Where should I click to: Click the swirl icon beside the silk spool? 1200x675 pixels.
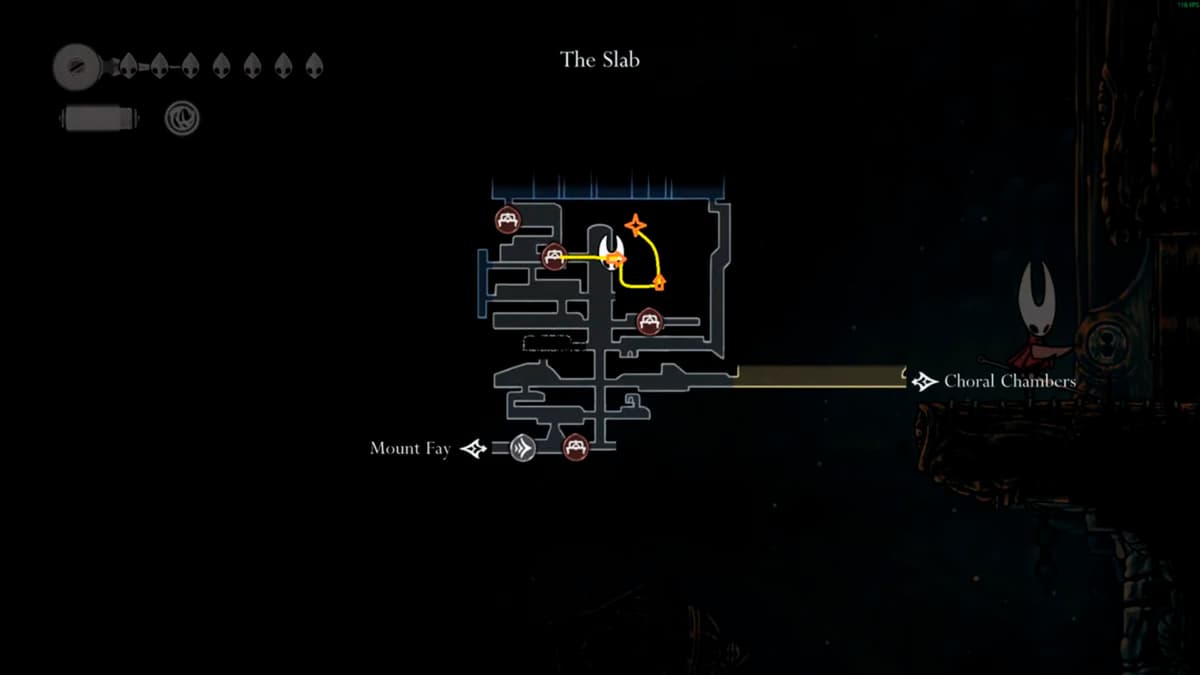click(x=182, y=119)
